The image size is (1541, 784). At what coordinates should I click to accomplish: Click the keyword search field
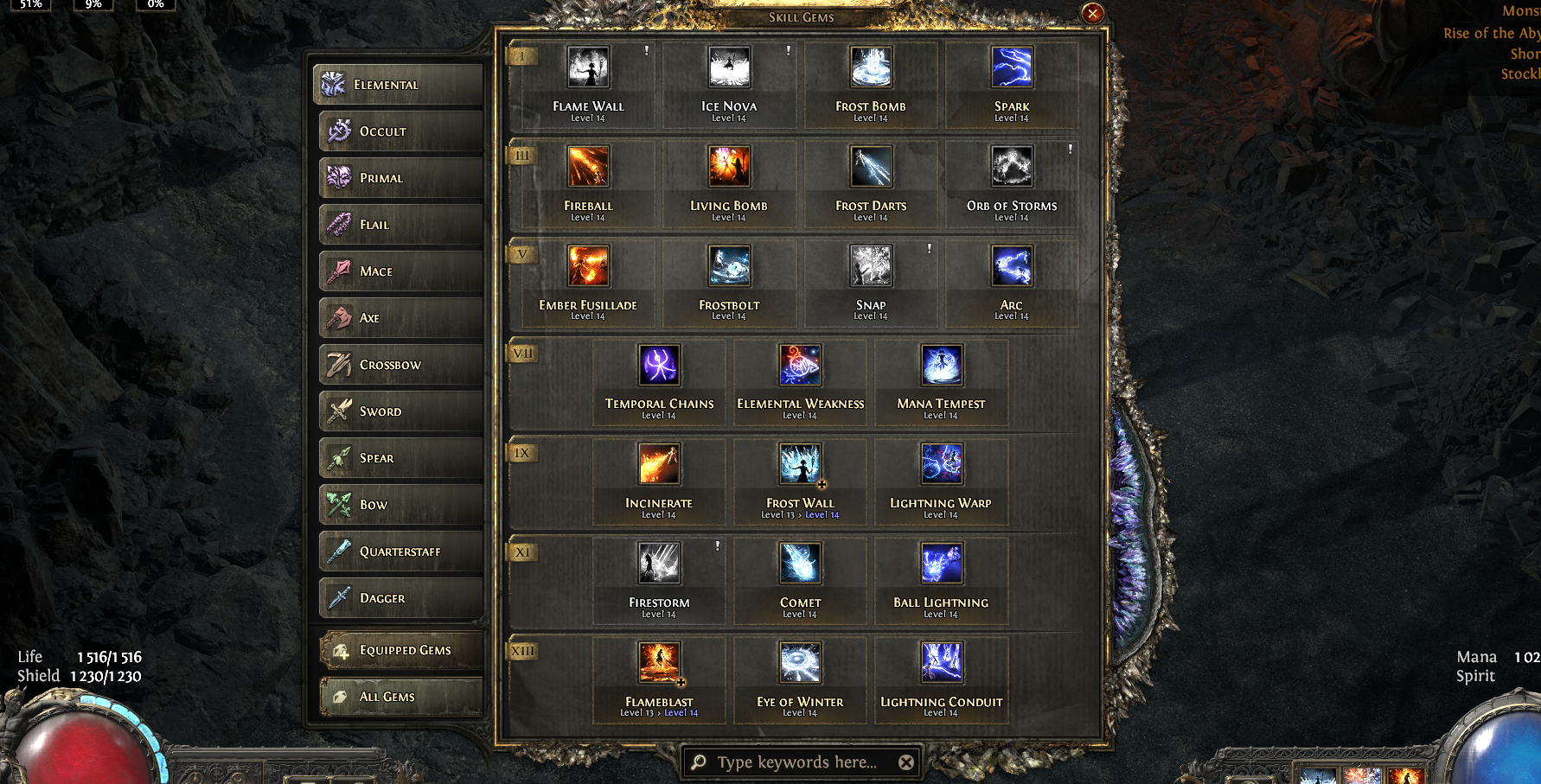coord(796,762)
